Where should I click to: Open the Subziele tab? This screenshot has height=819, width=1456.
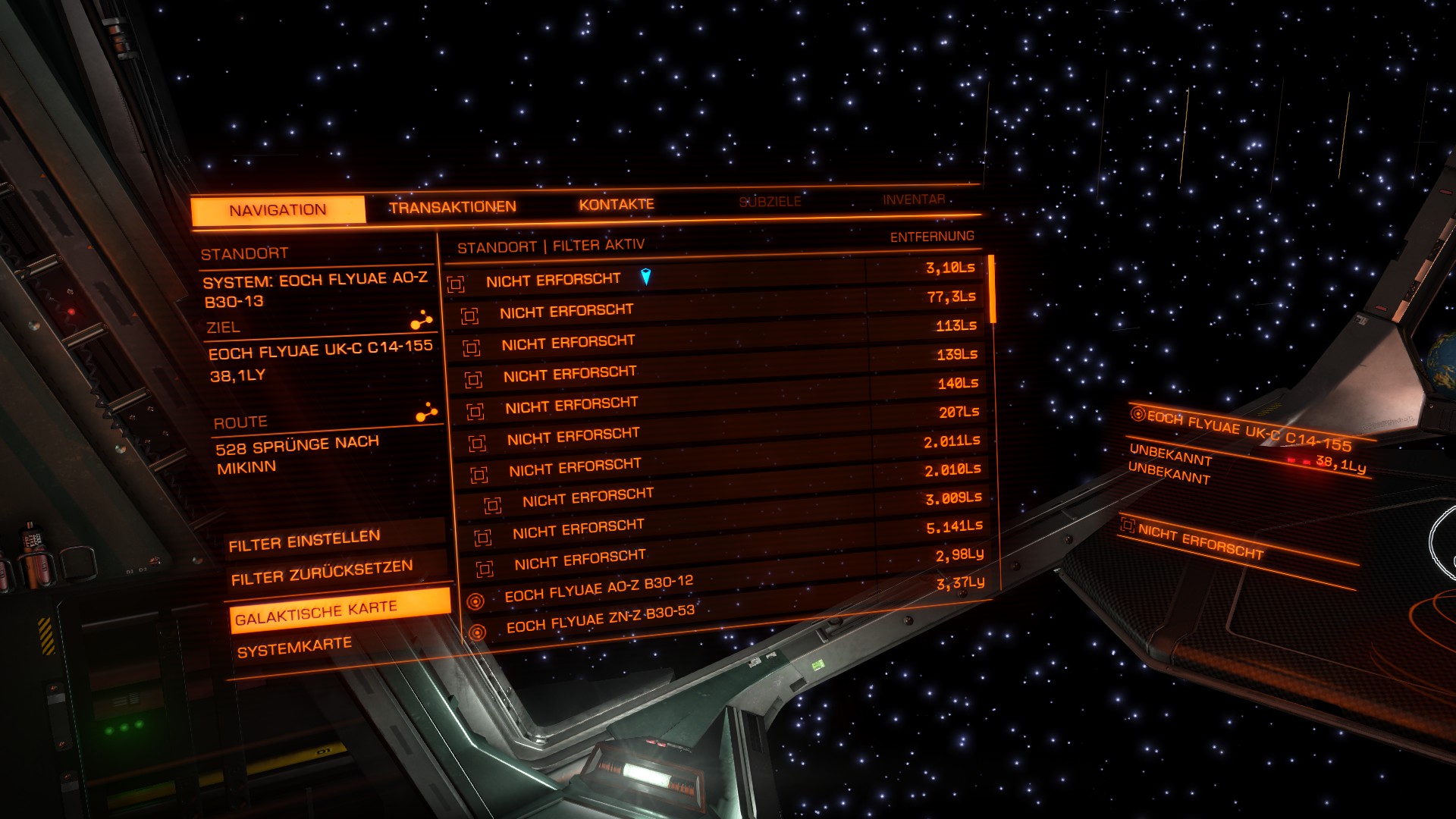[770, 202]
